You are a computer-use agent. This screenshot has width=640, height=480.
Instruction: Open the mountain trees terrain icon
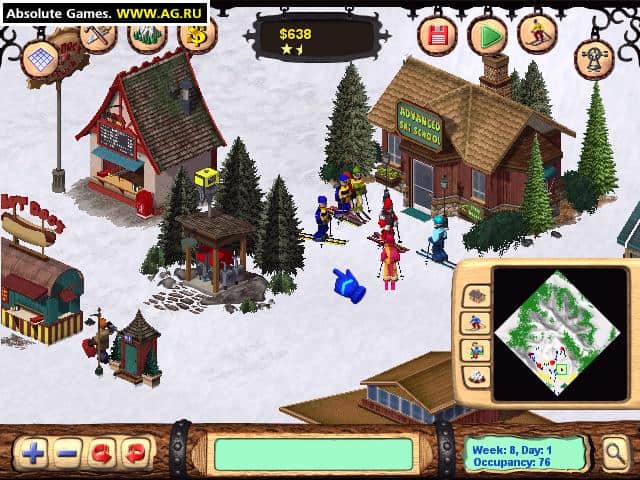click(x=147, y=35)
